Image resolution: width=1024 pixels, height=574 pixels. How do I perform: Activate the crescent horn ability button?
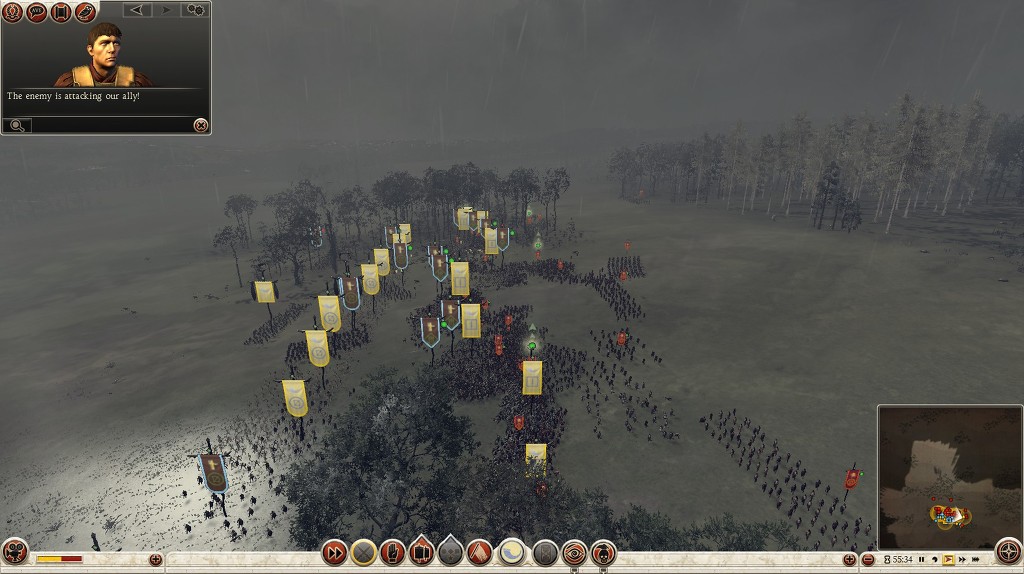click(512, 552)
